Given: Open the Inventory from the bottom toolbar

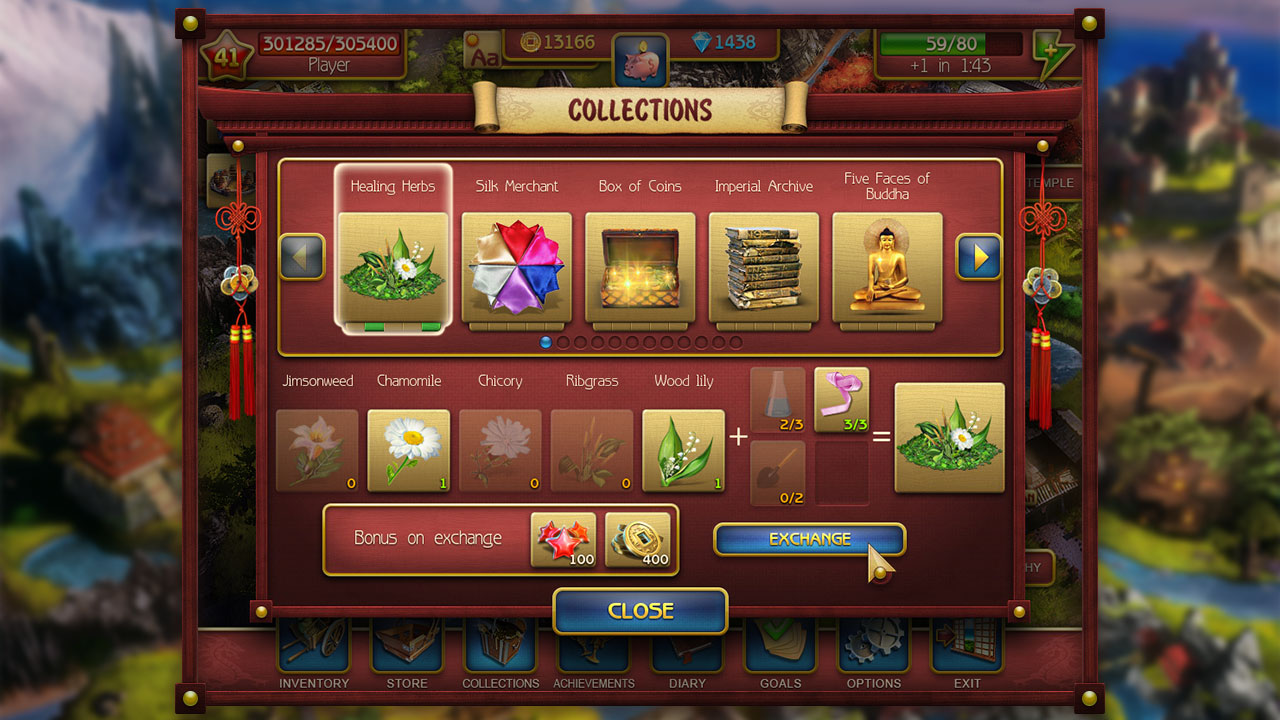Looking at the screenshot, I should (313, 650).
